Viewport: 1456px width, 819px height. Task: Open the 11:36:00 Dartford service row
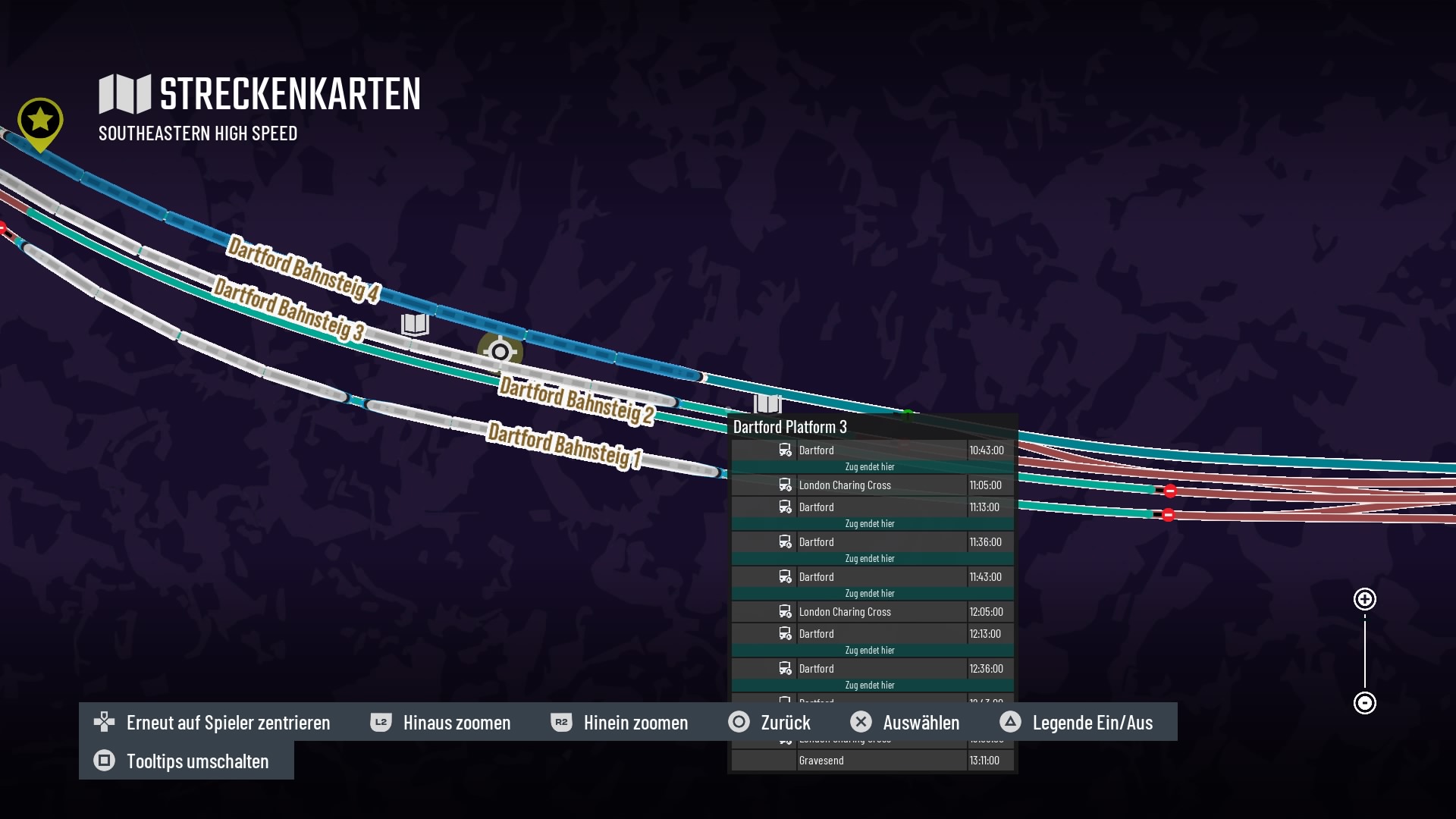tap(872, 542)
